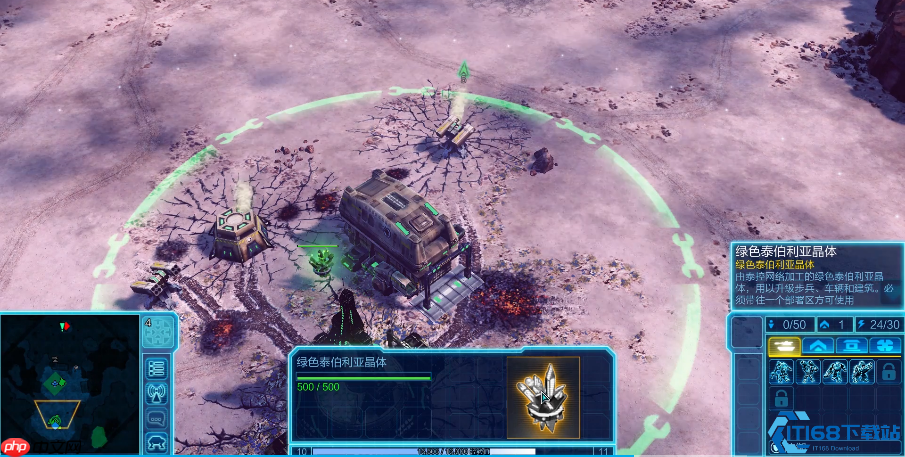905x457 pixels.
Task: Click the walker unit button beside the minimap
Action: point(156,441)
